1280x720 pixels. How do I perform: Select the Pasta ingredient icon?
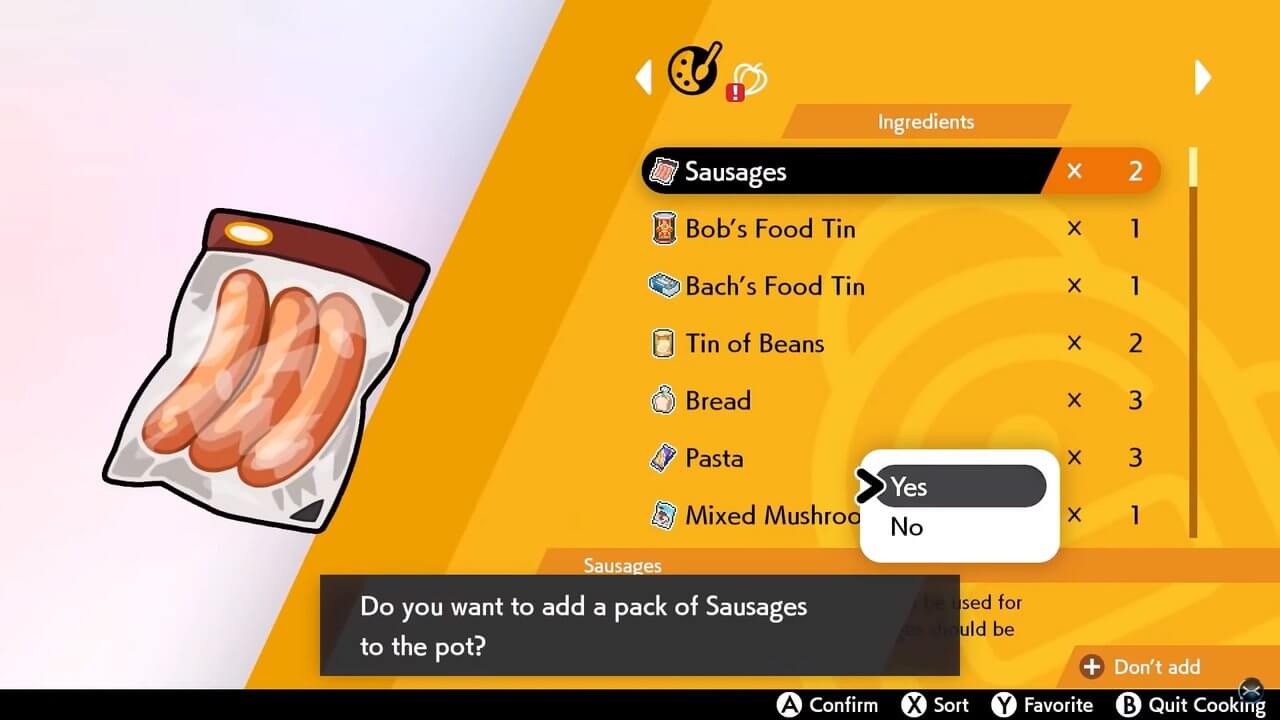pyautogui.click(x=665, y=457)
